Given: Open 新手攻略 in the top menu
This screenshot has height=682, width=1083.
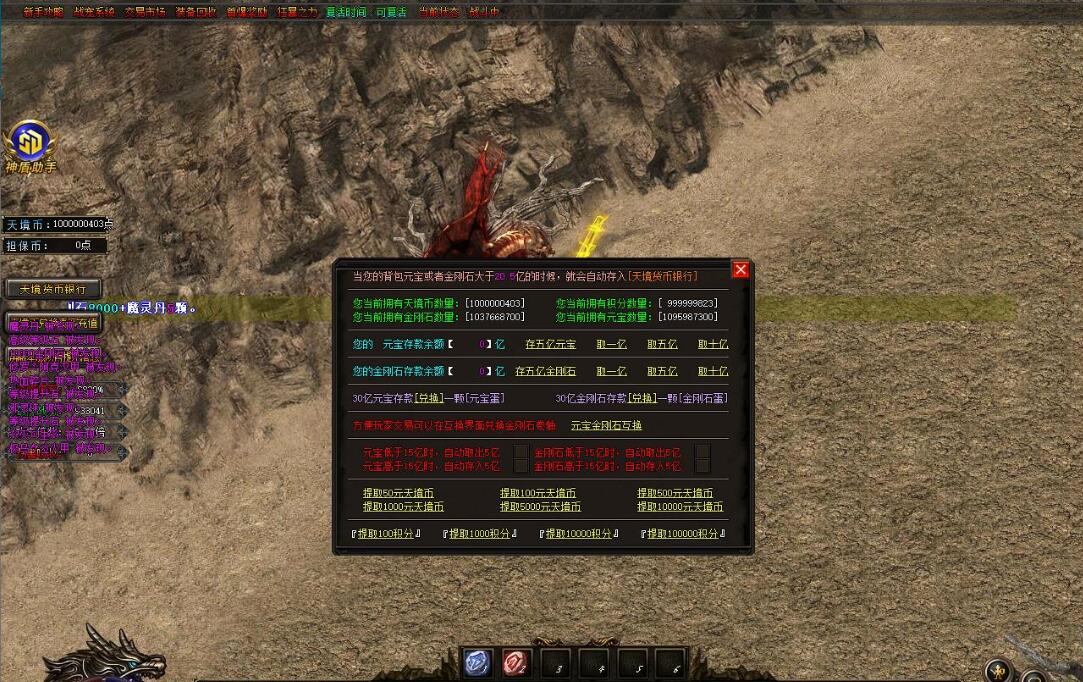Looking at the screenshot, I should point(43,12).
